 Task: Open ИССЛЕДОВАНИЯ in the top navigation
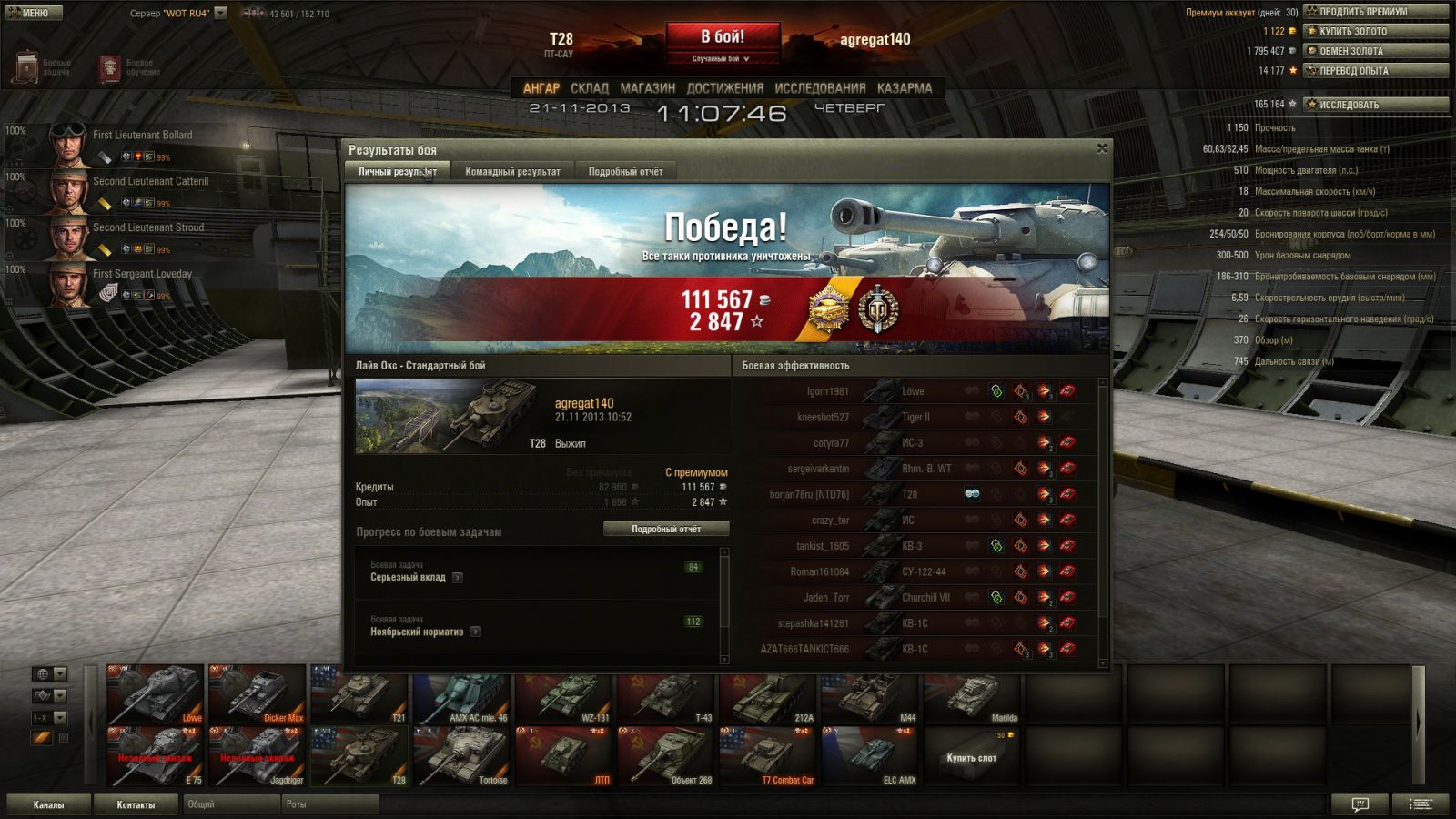pyautogui.click(x=820, y=88)
